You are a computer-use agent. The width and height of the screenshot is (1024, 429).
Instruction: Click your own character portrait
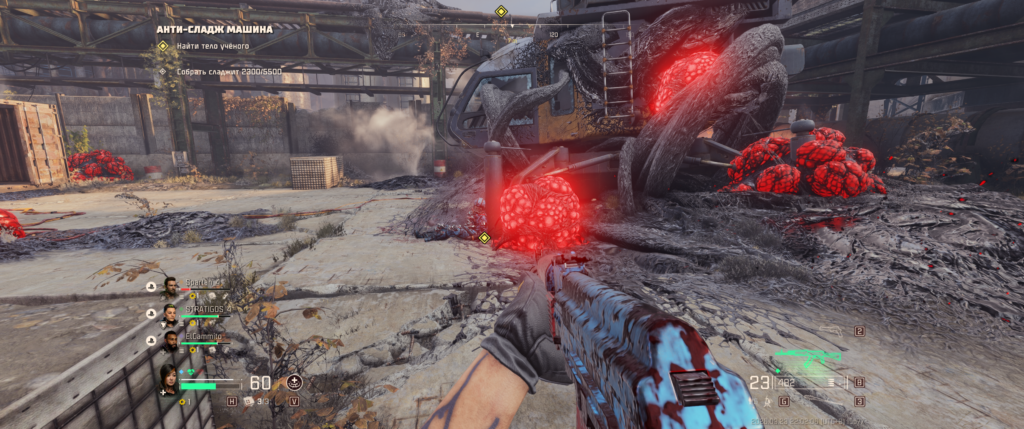click(171, 379)
